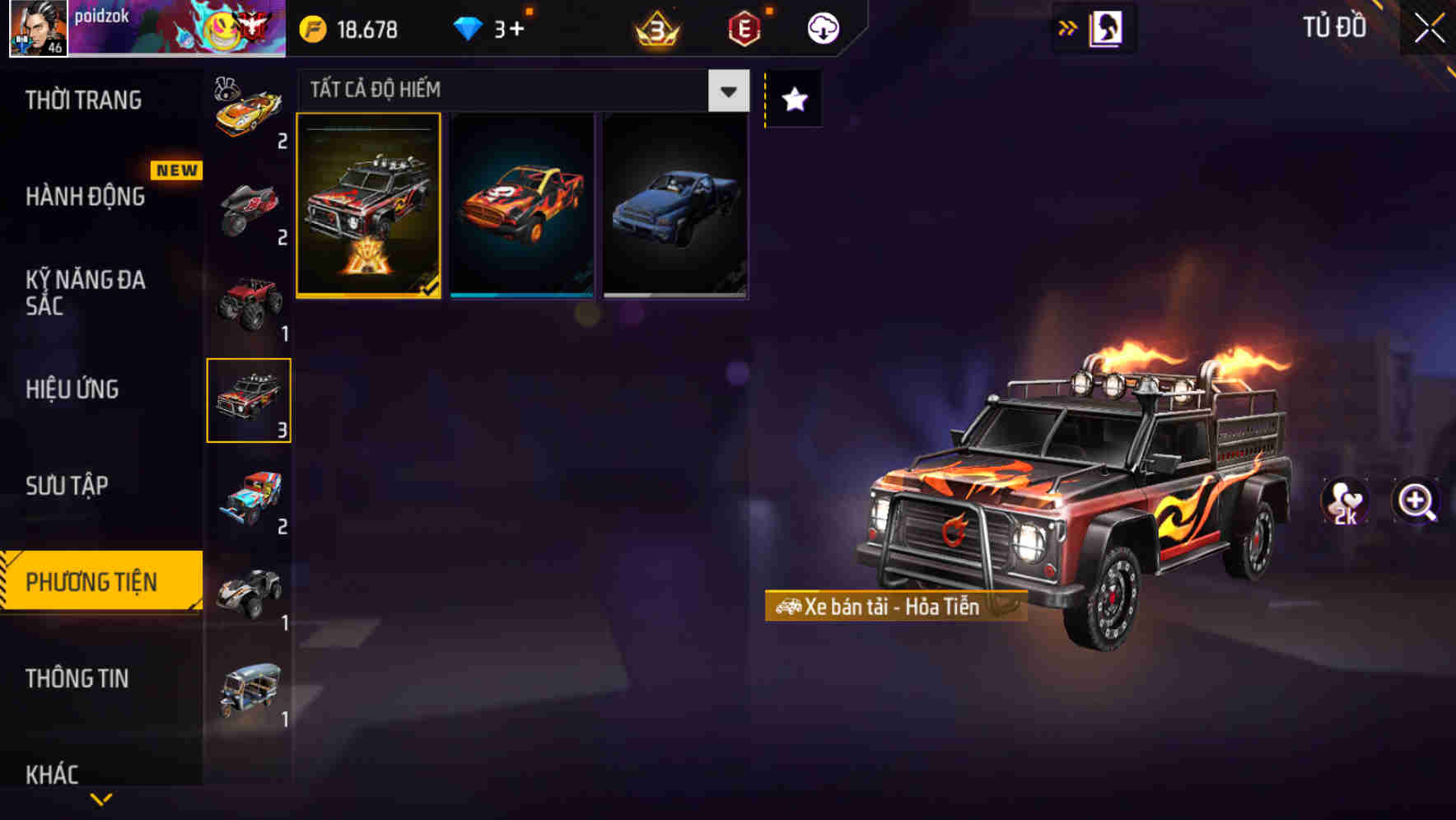The image size is (1456, 820).
Task: Open the rank 3 crown badge
Action: pyautogui.click(x=655, y=27)
